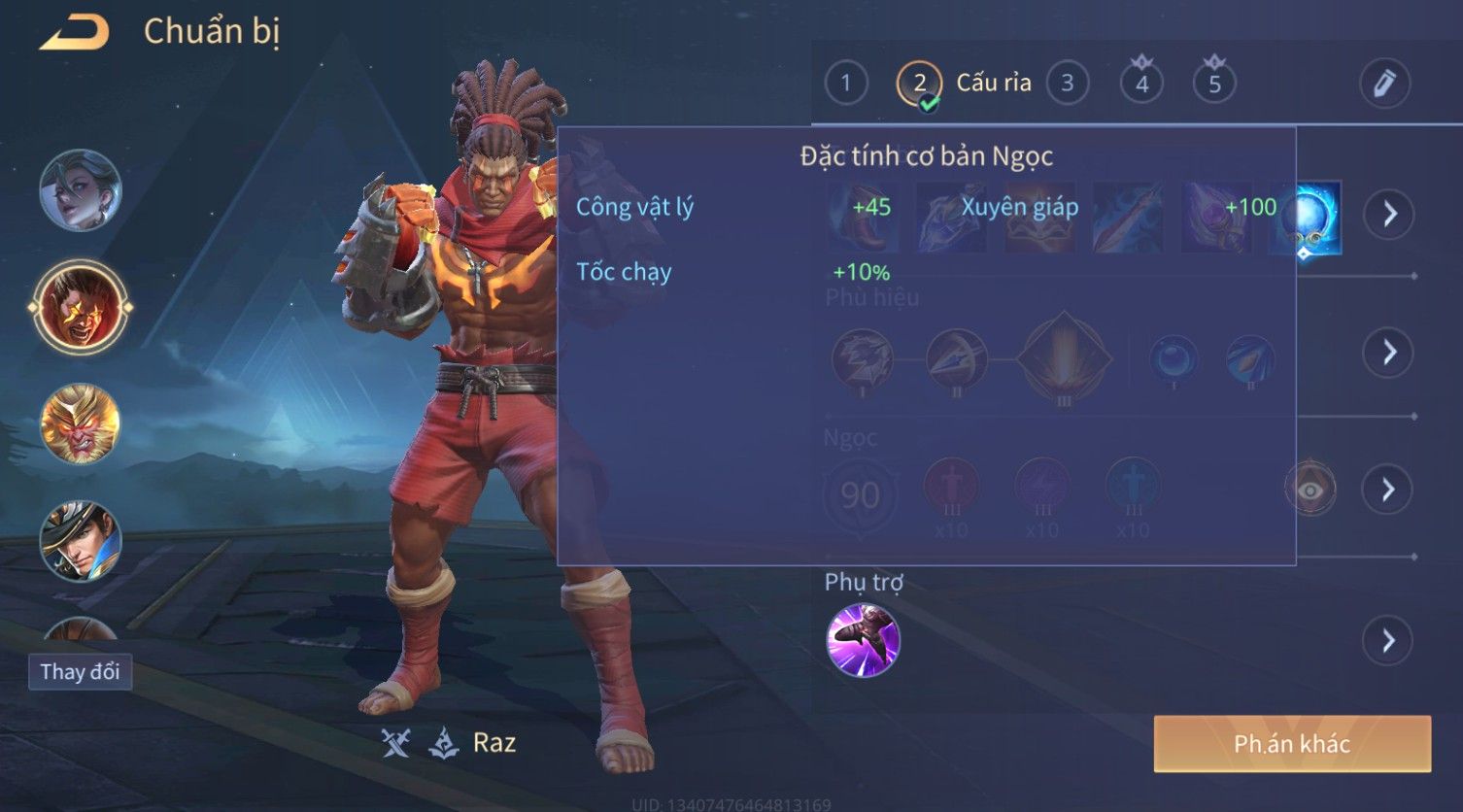The height and width of the screenshot is (812, 1463).
Task: Switch to loadout preset 3
Action: (1068, 84)
